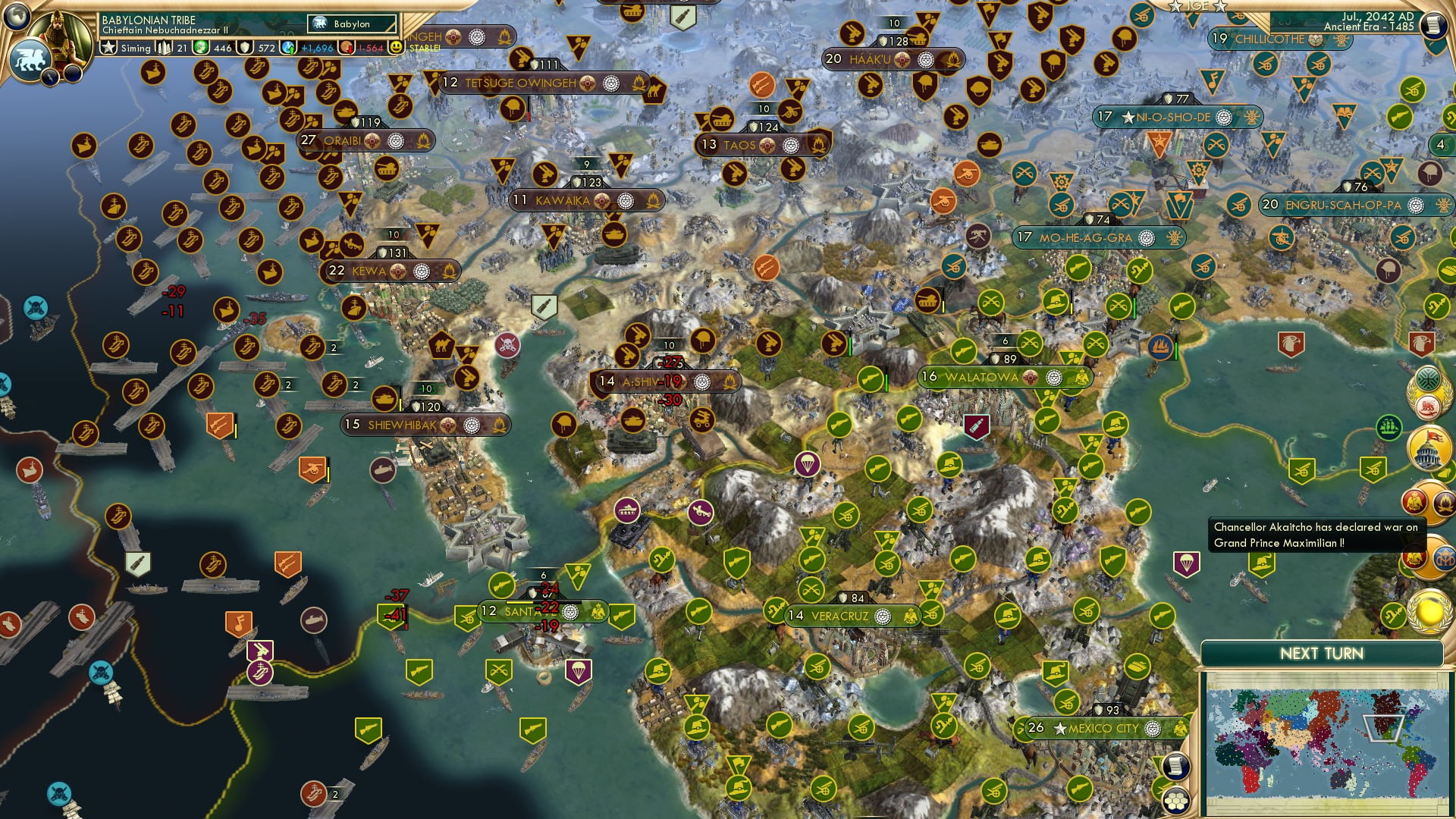Expand the notification bundle with crowned monogram

[1443, 558]
